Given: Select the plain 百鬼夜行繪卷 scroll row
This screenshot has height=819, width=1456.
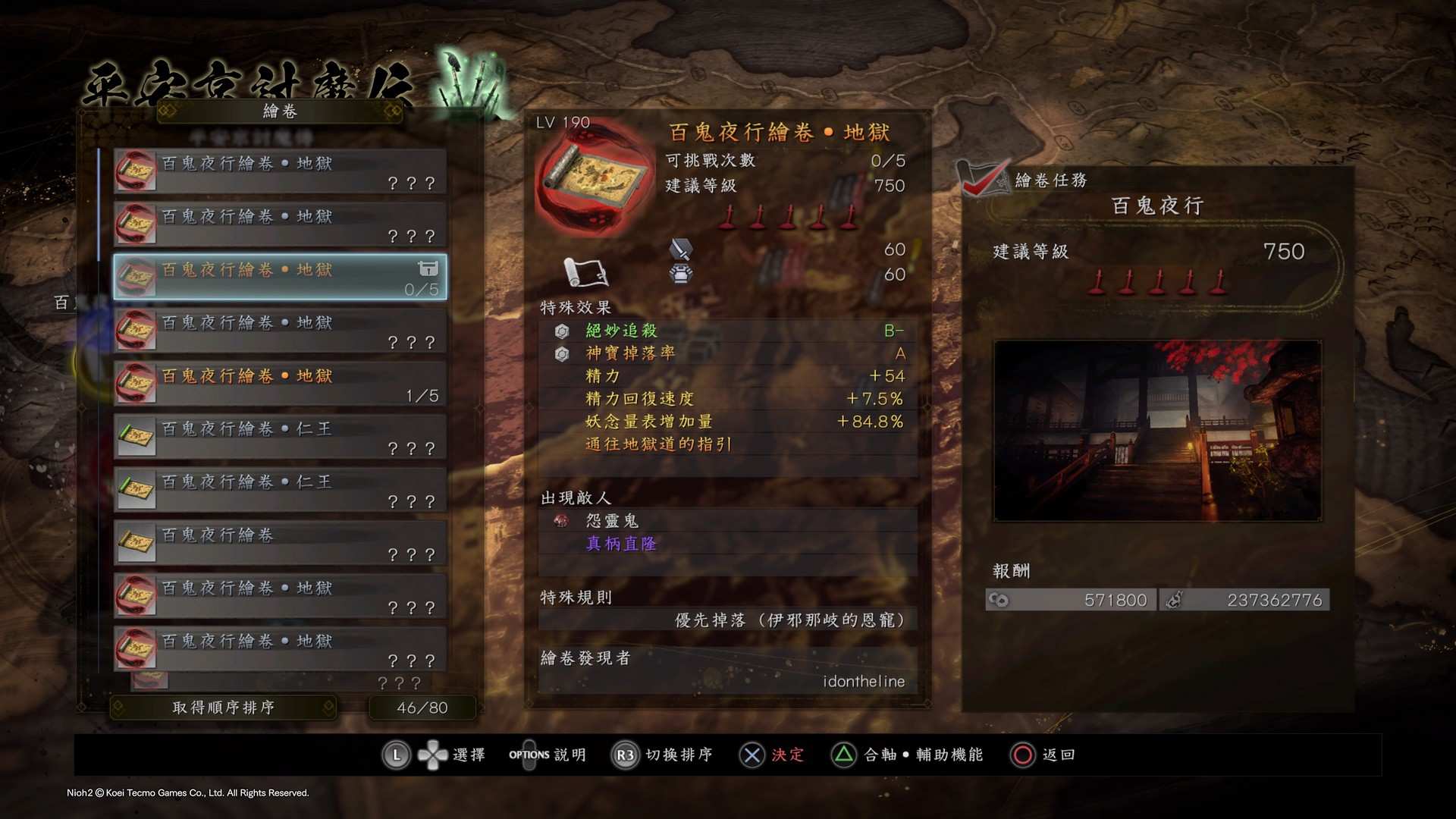Looking at the screenshot, I should pyautogui.click(x=280, y=543).
